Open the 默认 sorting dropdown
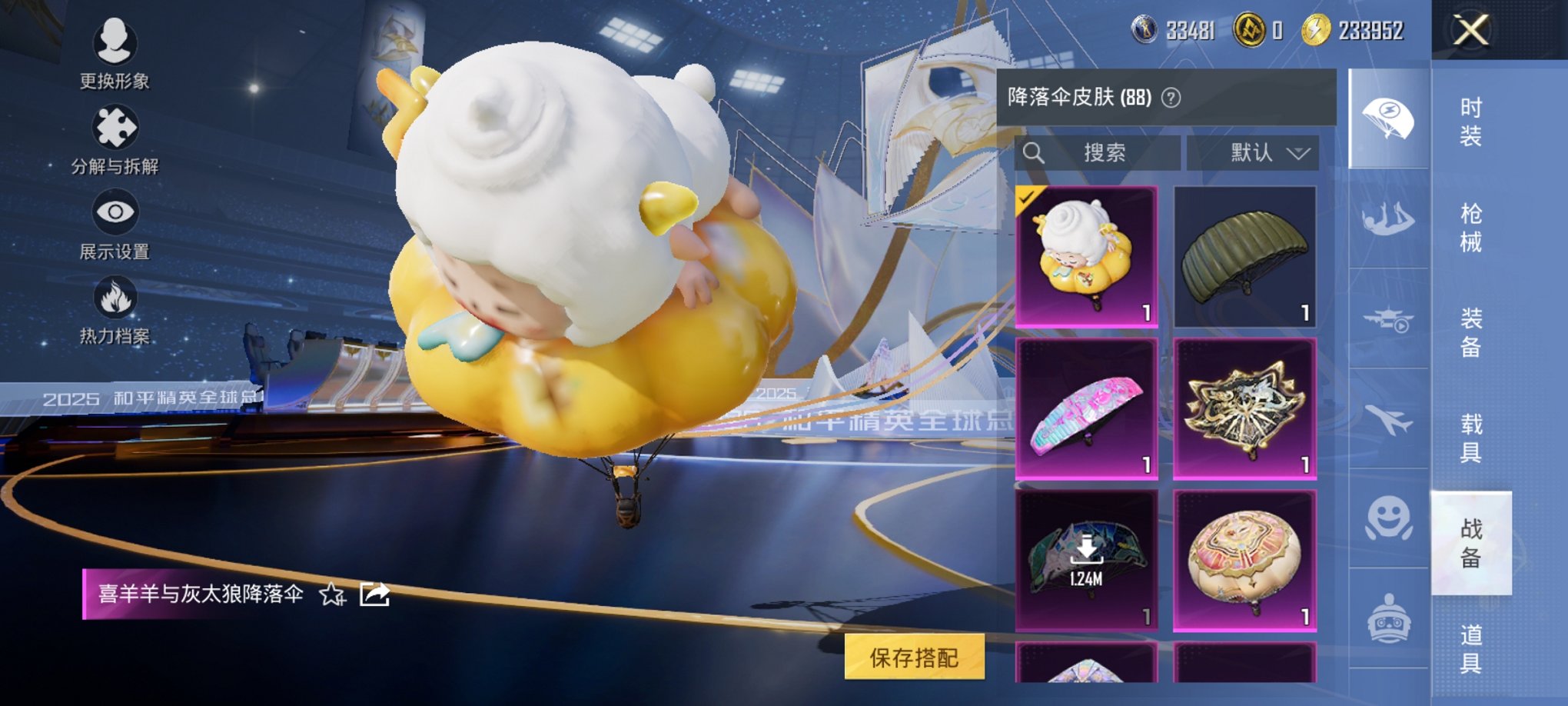The height and width of the screenshot is (706, 1568). (x=1253, y=152)
